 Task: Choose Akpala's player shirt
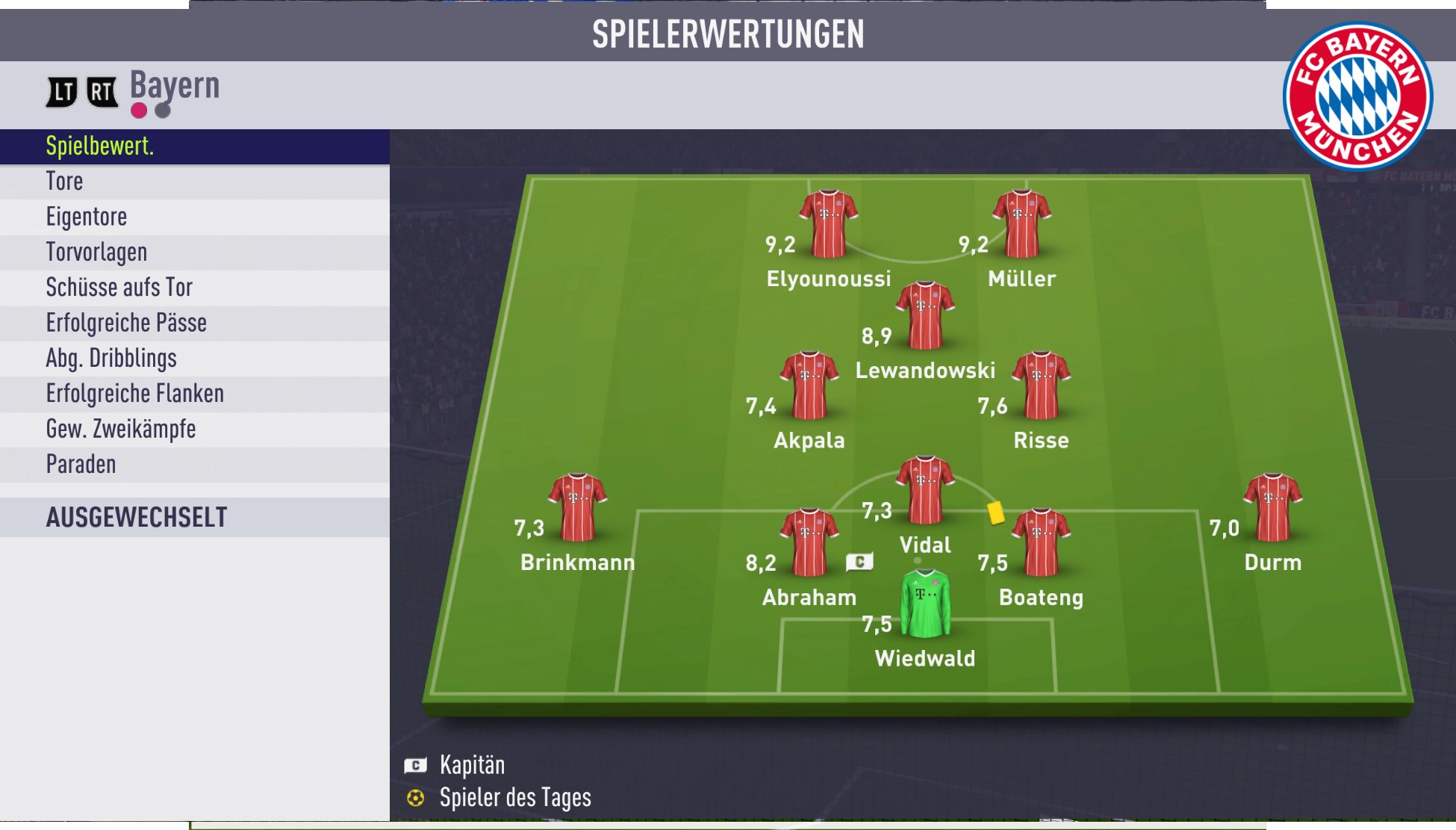pos(809,385)
